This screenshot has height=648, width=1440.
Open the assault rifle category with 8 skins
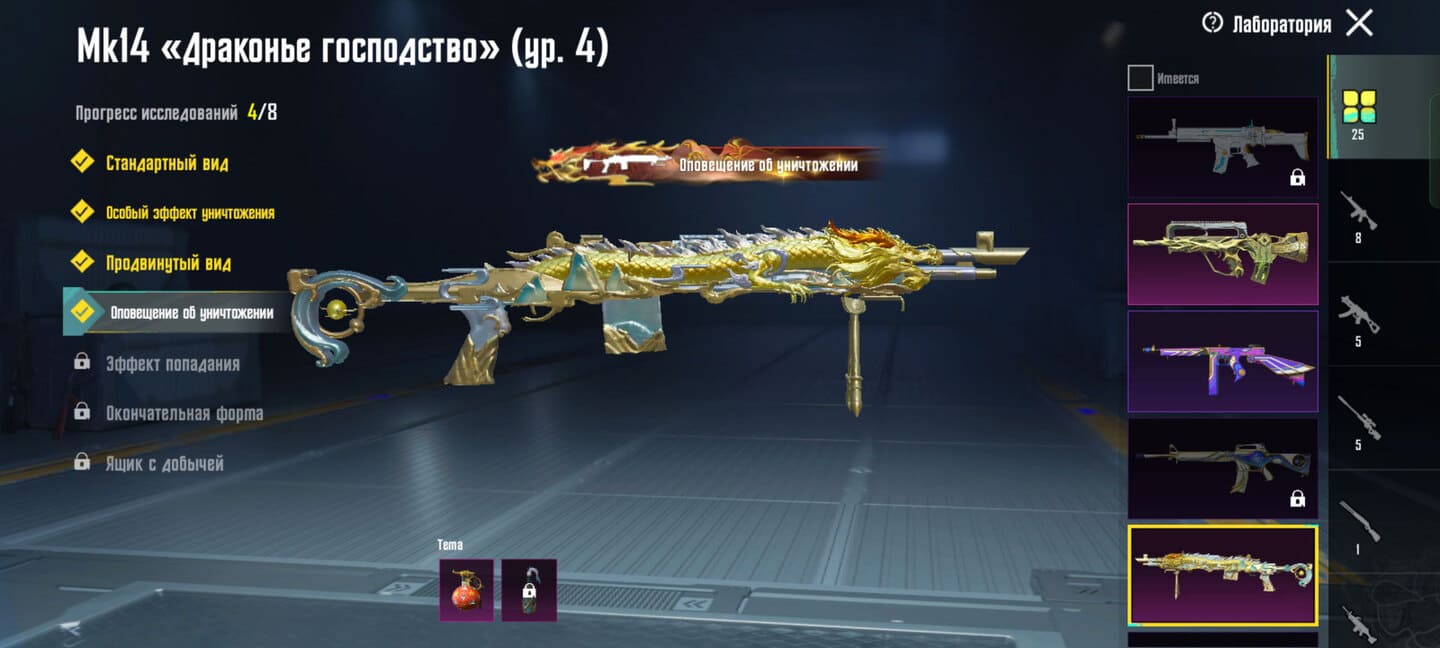click(x=1358, y=216)
